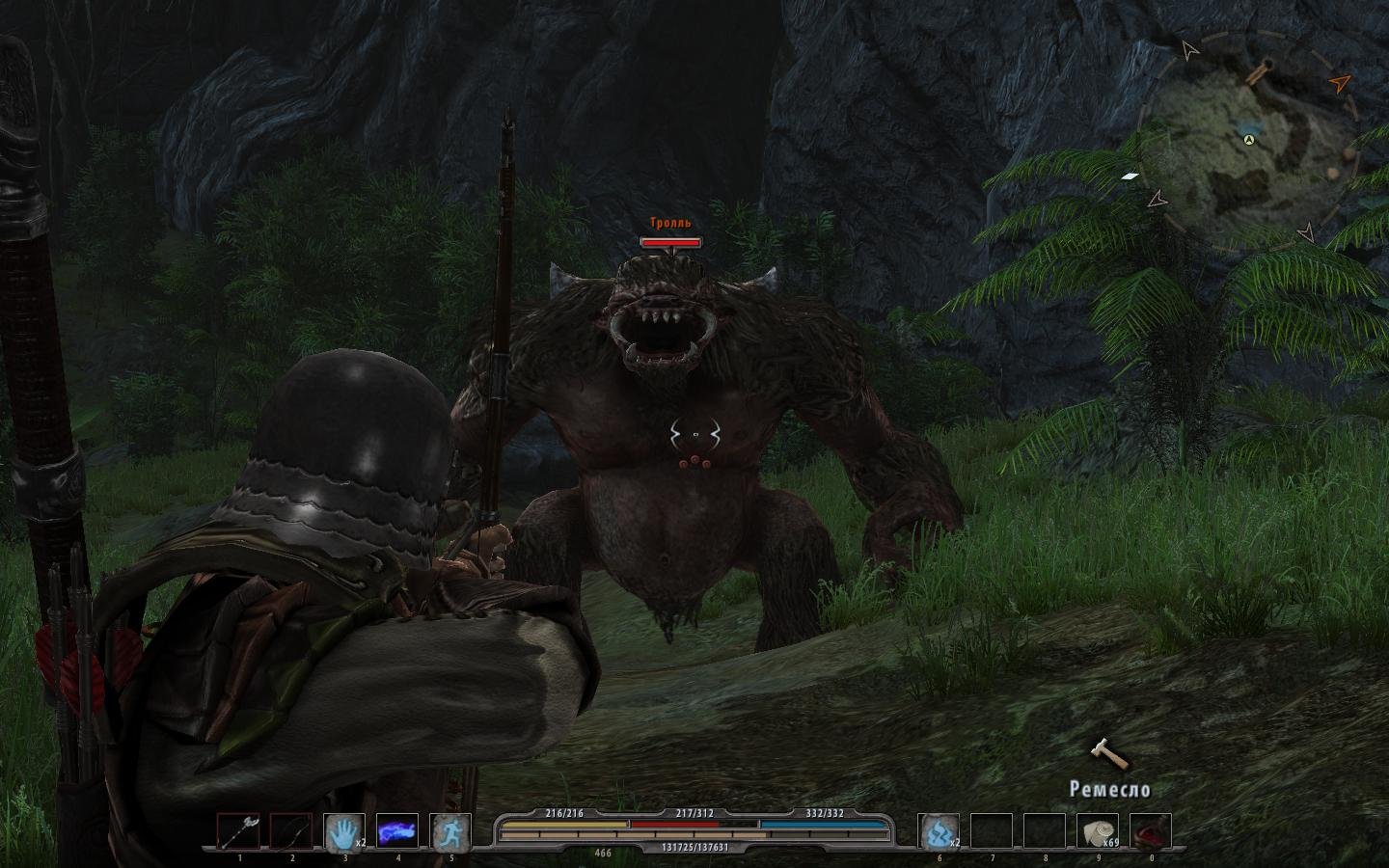Open the Ремесло crafting hammer icon

pos(1109,754)
